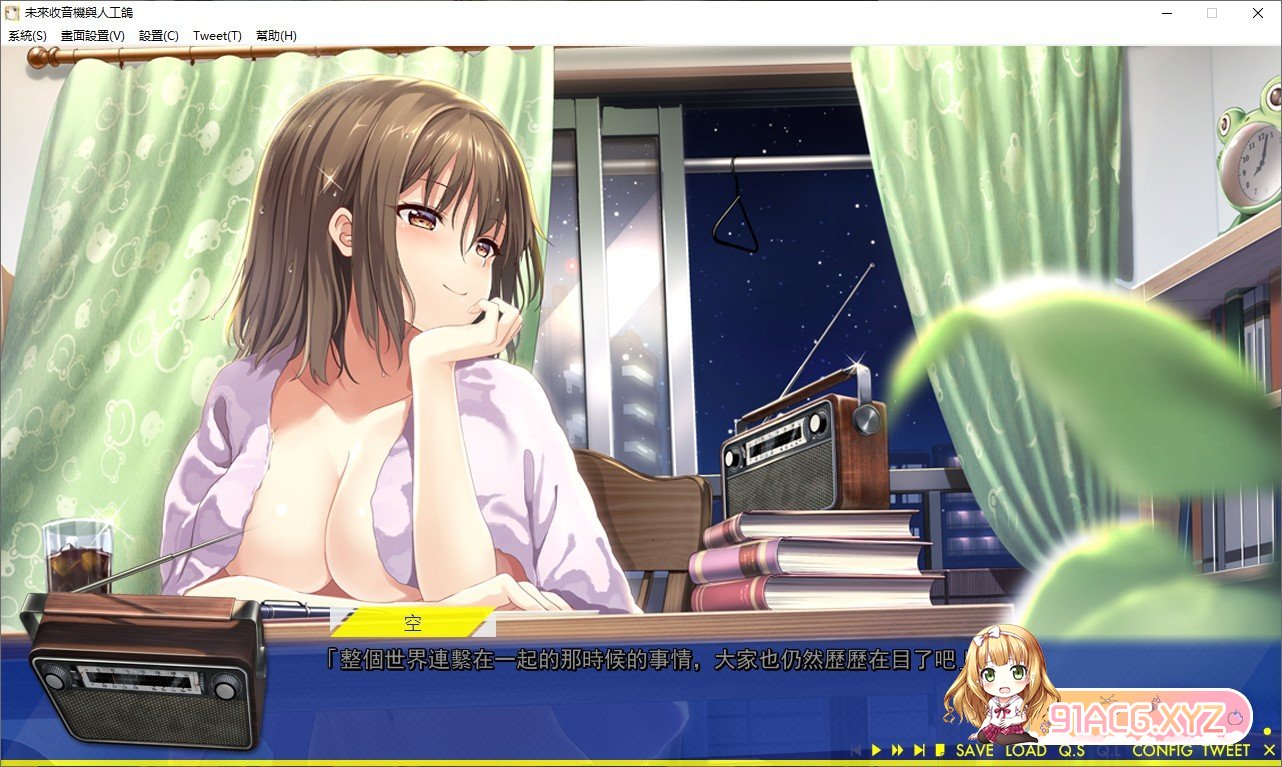Open the 系統(S) menu

27,35
